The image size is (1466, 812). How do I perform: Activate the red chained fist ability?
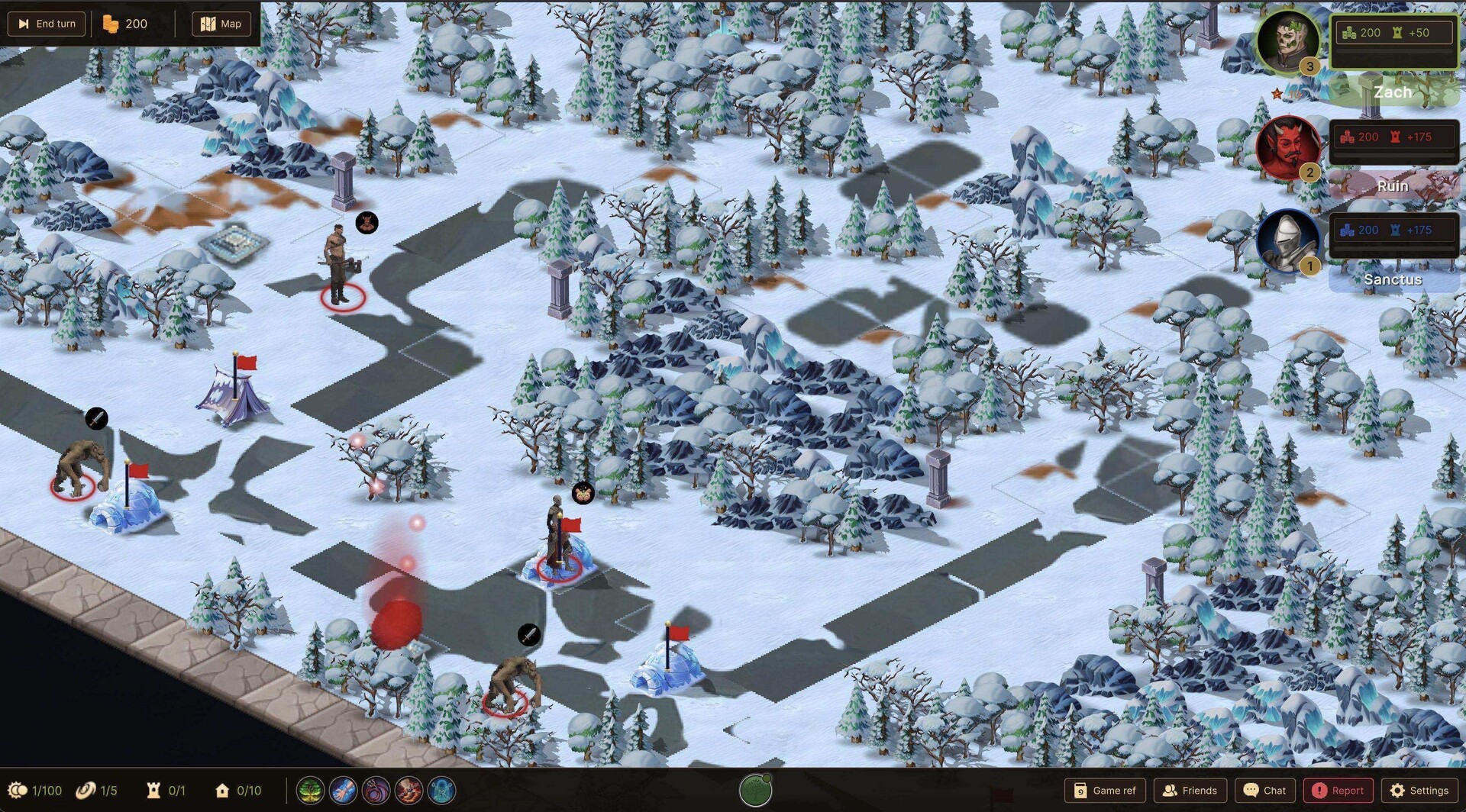click(x=408, y=791)
